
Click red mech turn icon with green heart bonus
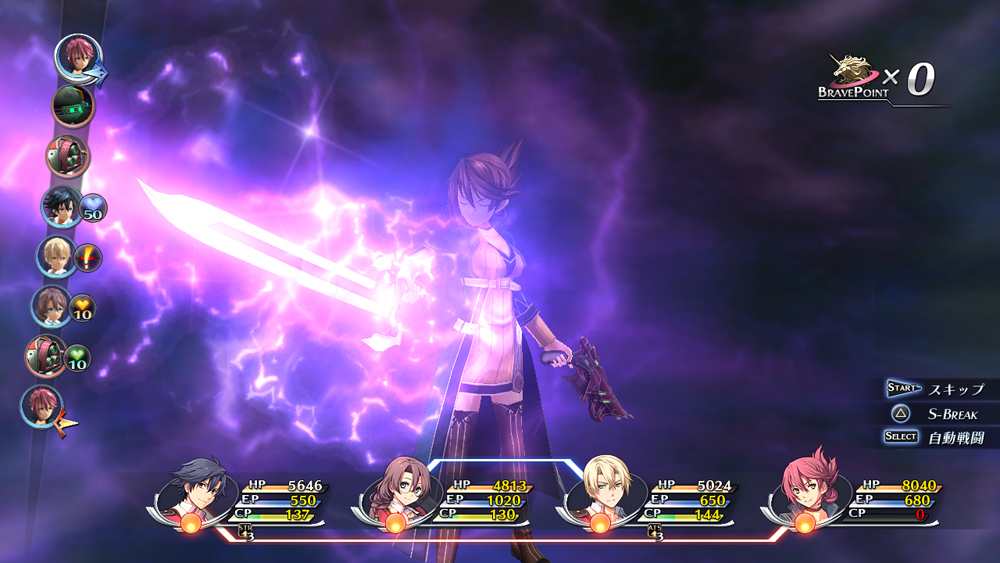pyautogui.click(x=46, y=356)
